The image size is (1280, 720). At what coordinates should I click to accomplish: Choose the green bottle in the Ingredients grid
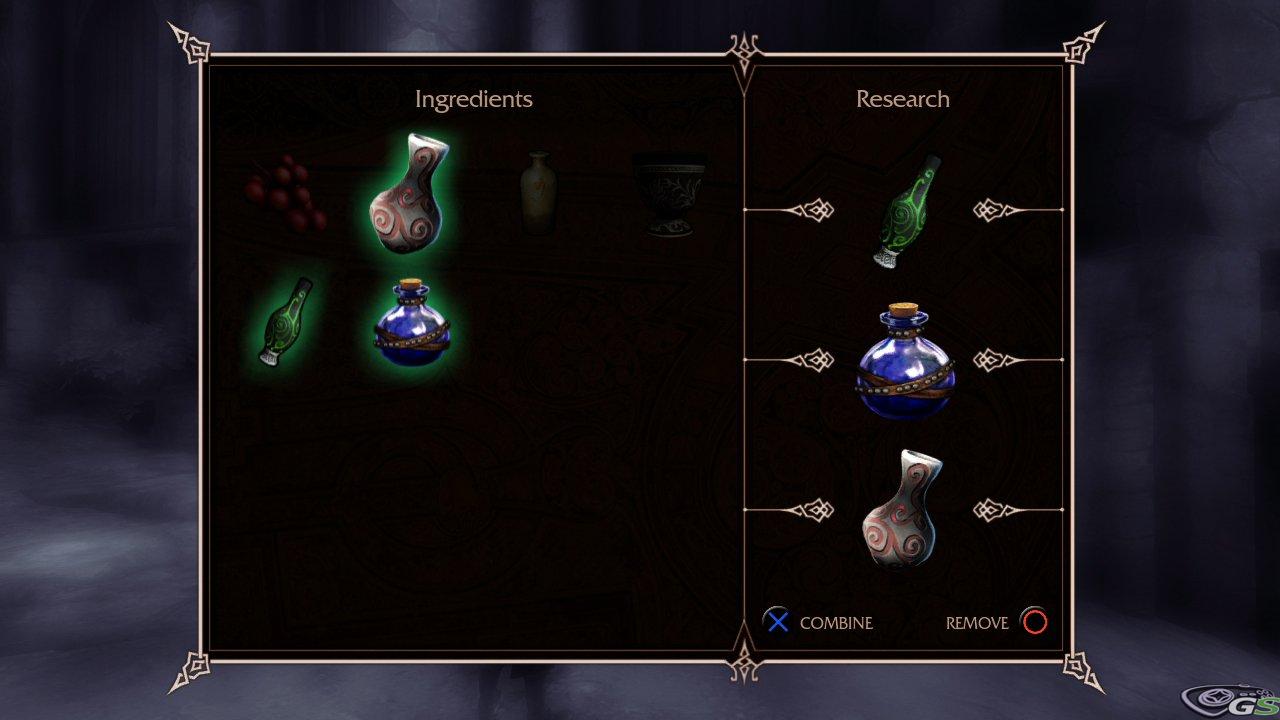click(x=283, y=322)
